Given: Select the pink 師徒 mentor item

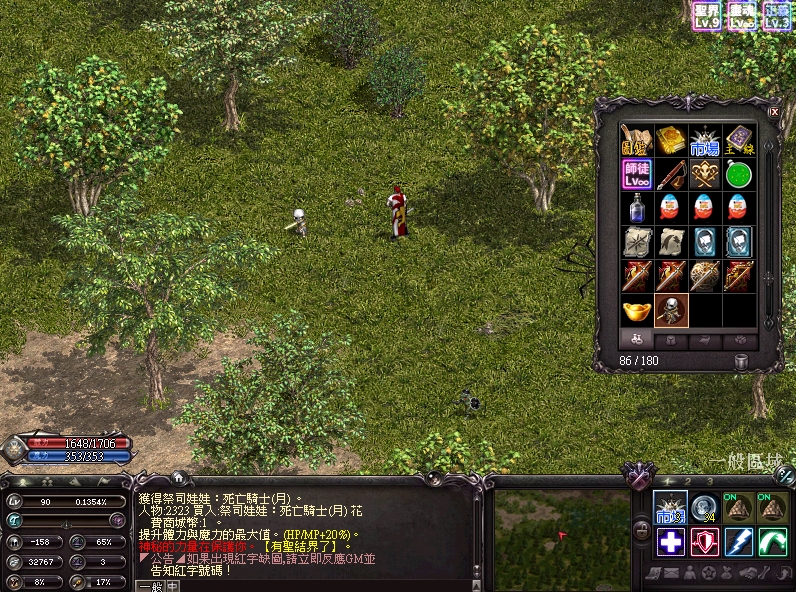Looking at the screenshot, I should point(637,175).
